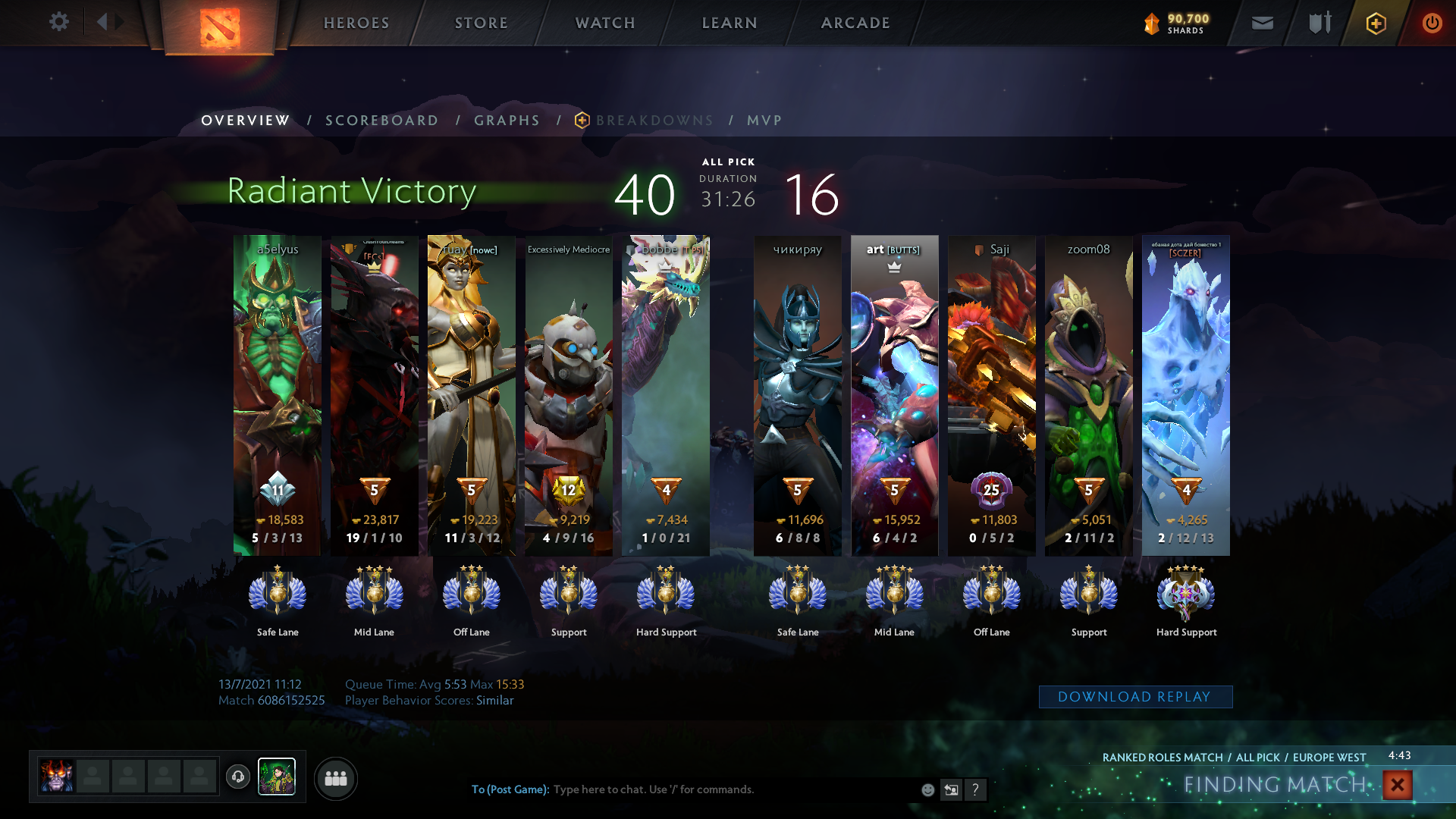Switch to the Scoreboard tab
Viewport: 1456px width, 819px height.
(382, 121)
